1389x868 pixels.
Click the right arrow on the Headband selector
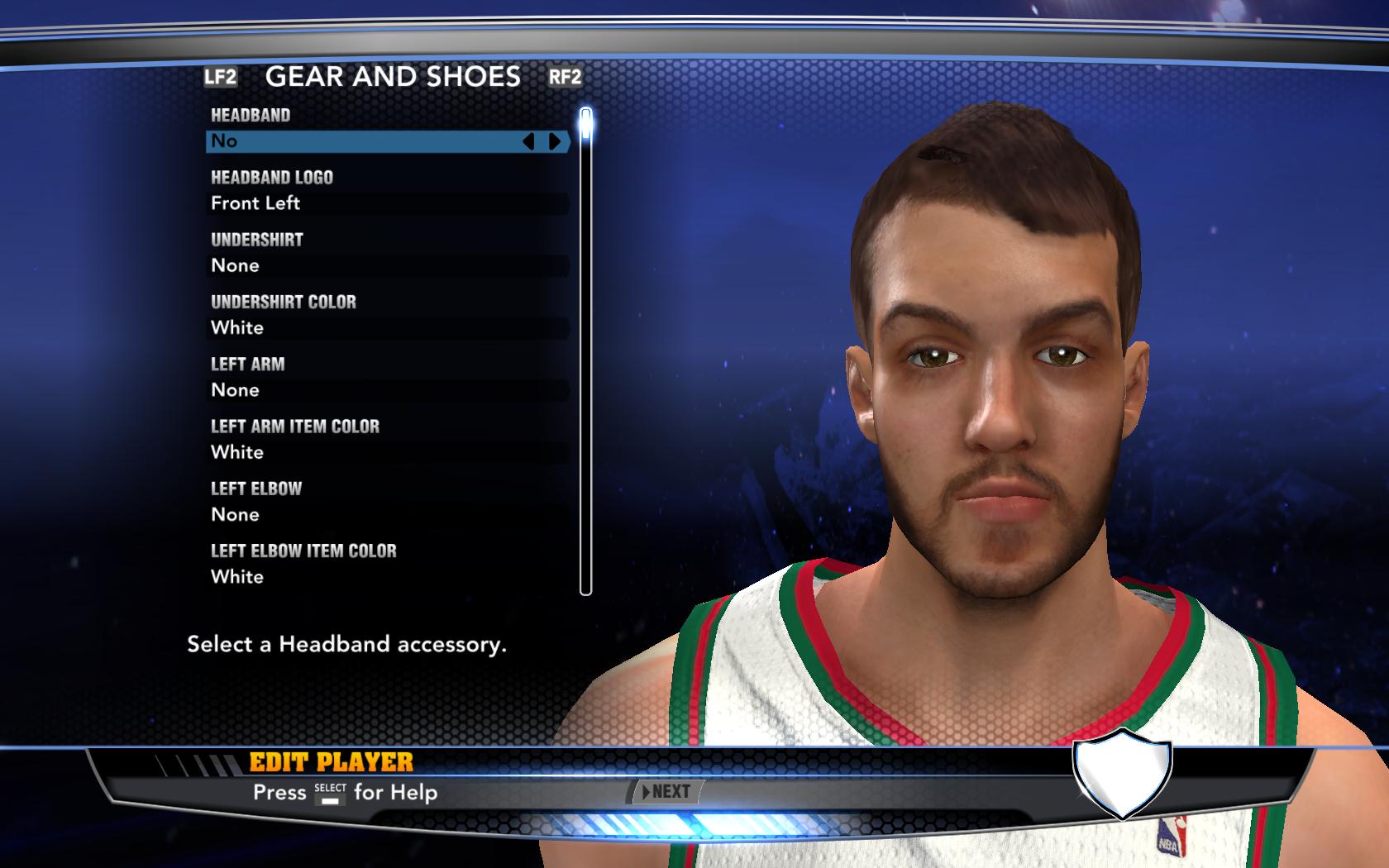[556, 141]
